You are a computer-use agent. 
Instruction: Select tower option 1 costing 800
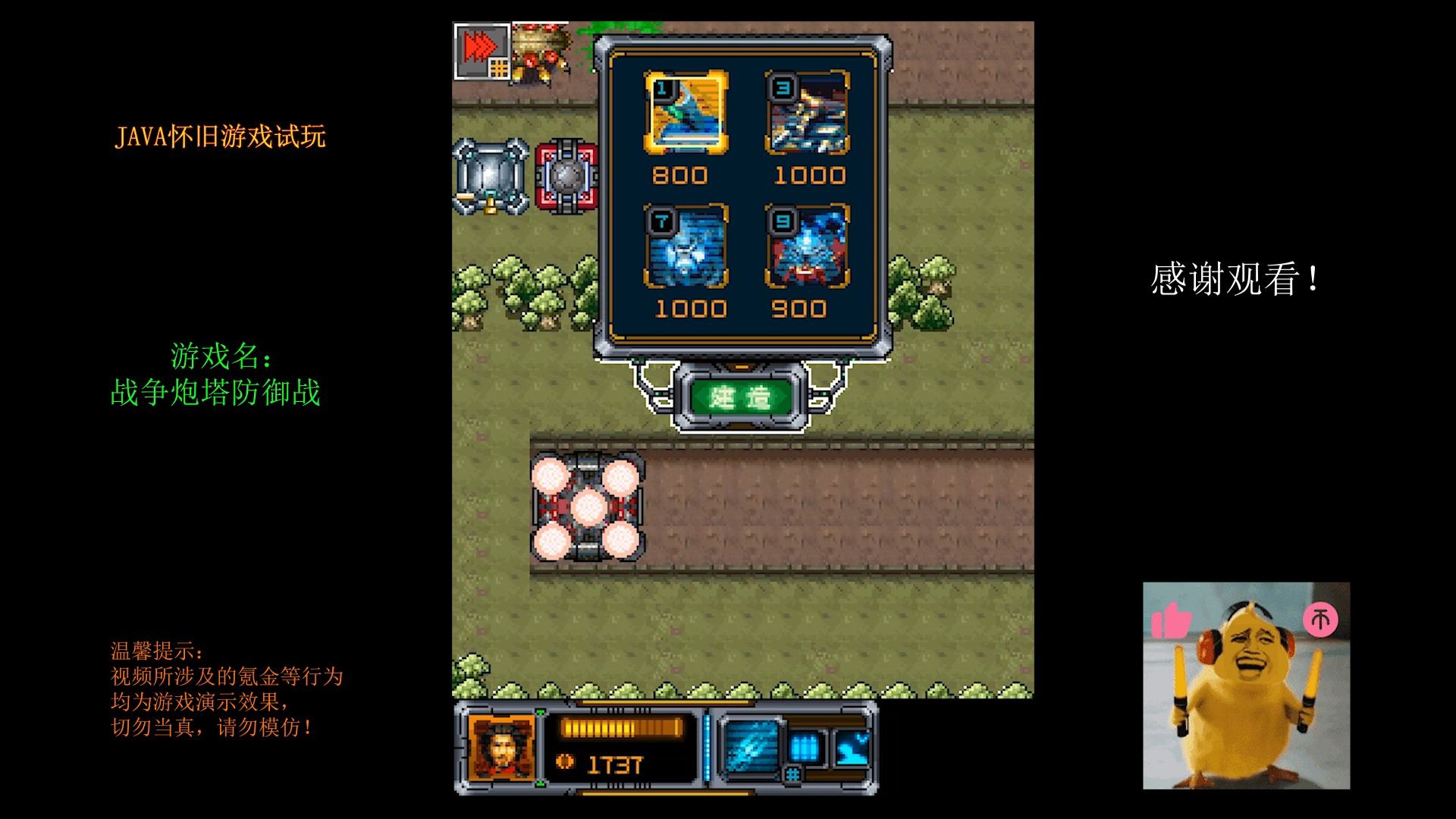pyautogui.click(x=686, y=112)
